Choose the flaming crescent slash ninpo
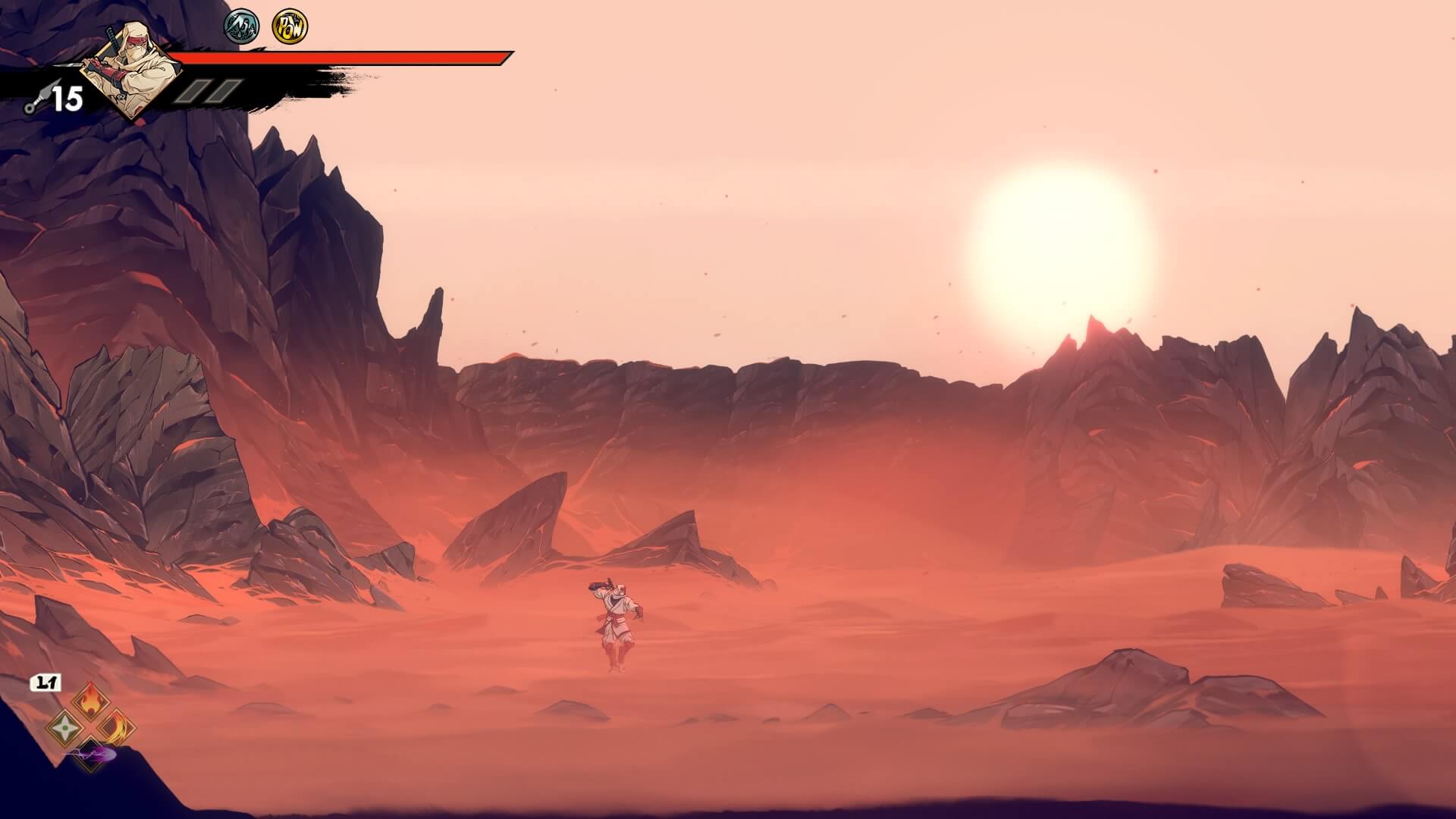1456x819 pixels. [x=117, y=728]
